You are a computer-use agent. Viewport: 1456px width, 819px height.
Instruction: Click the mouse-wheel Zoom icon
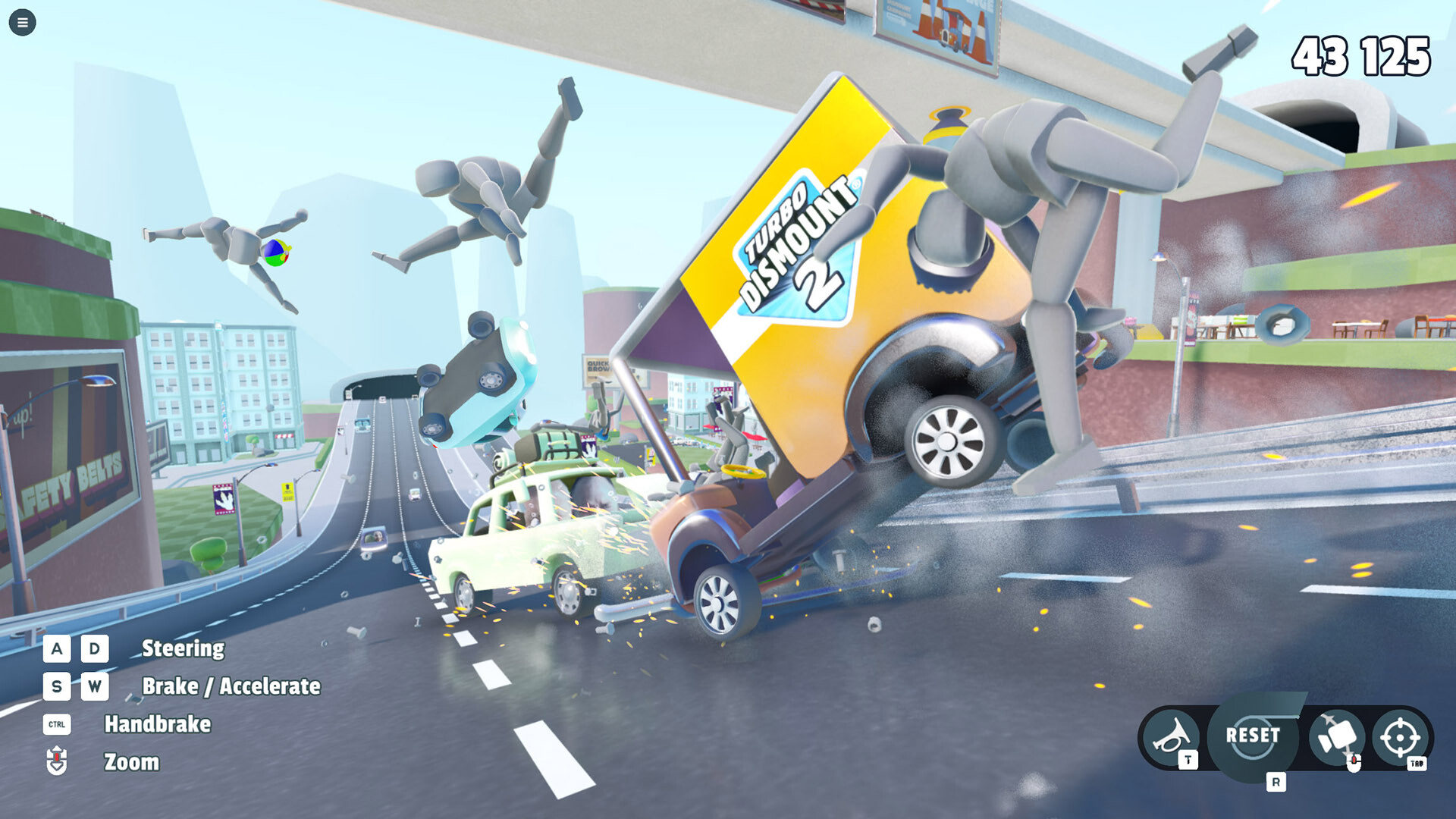point(56,761)
